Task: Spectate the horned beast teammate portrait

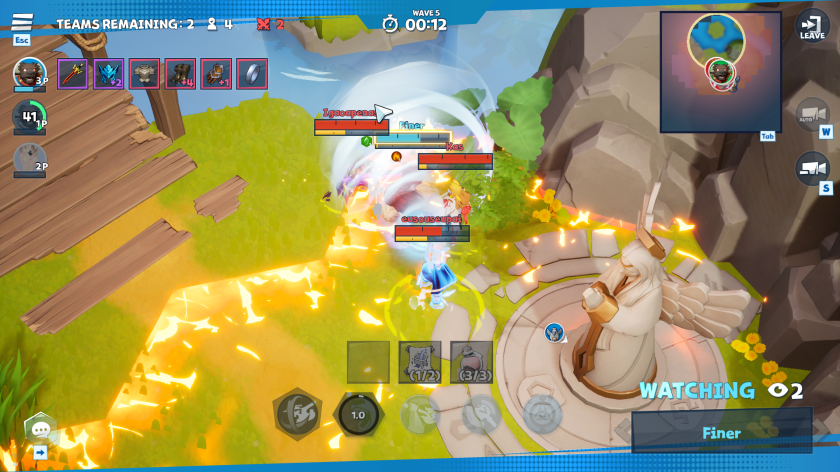Action: (x=29, y=73)
